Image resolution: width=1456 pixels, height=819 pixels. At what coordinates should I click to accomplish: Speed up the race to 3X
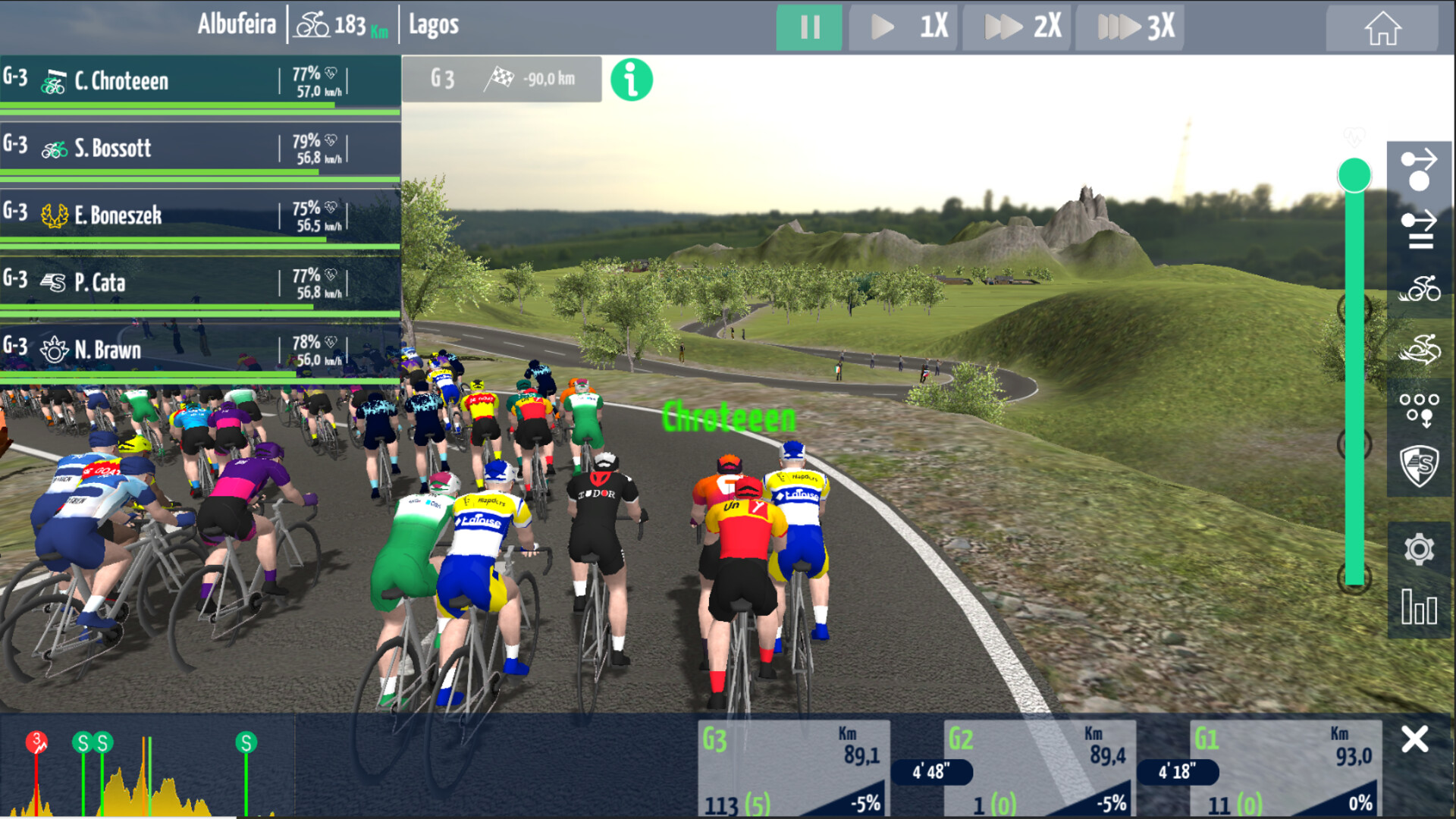[1130, 27]
